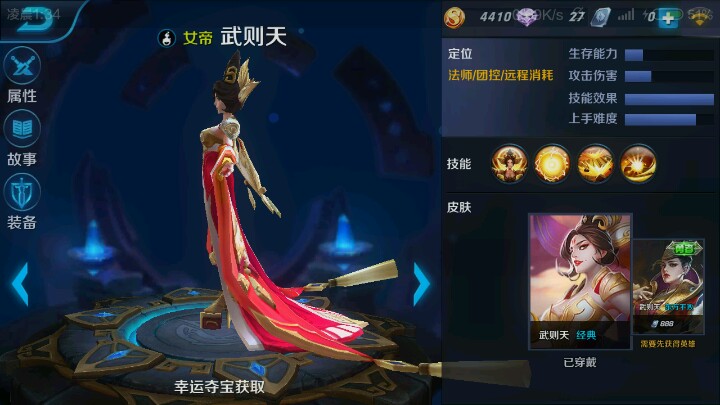Switch to the 故事 (Story) tab
Viewport: 720px width, 405px height.
(x=22, y=138)
